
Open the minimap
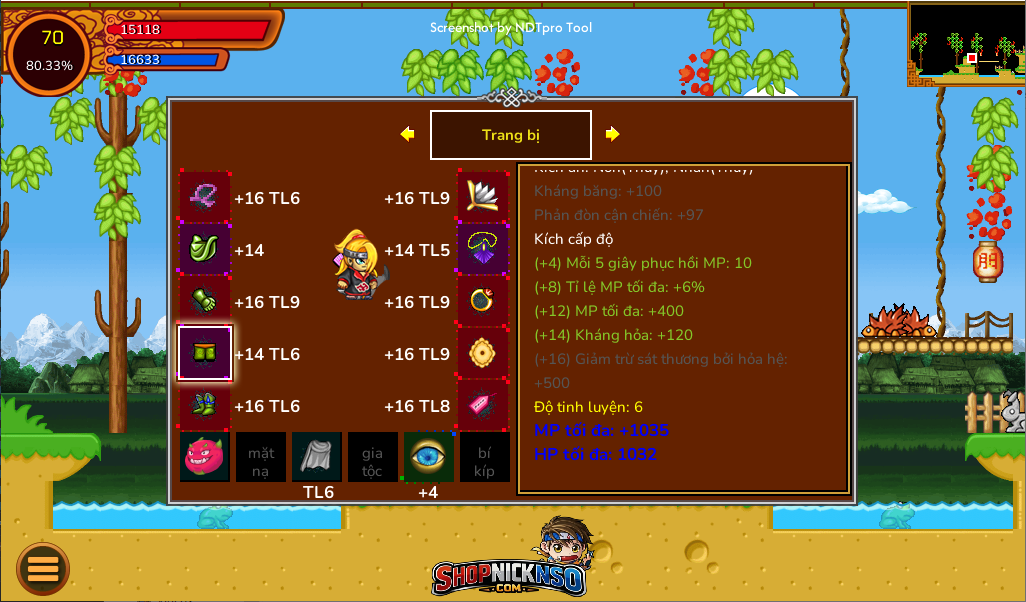(966, 43)
